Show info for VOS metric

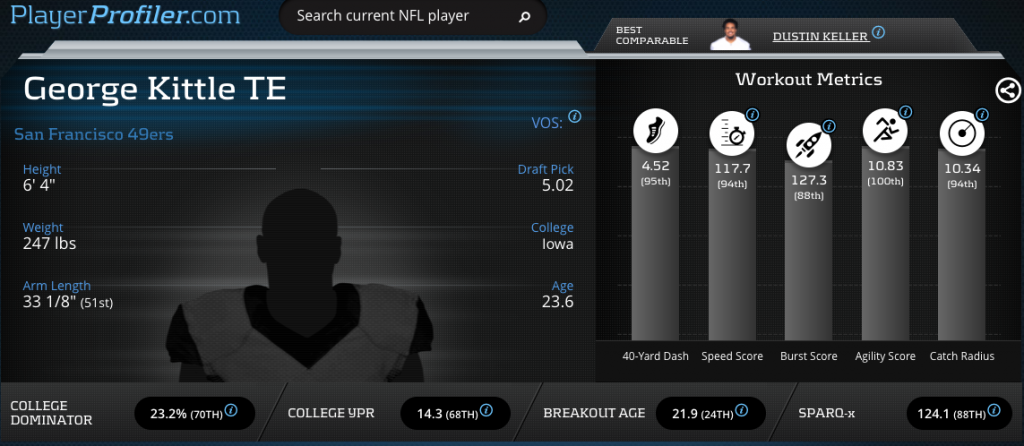click(x=575, y=117)
